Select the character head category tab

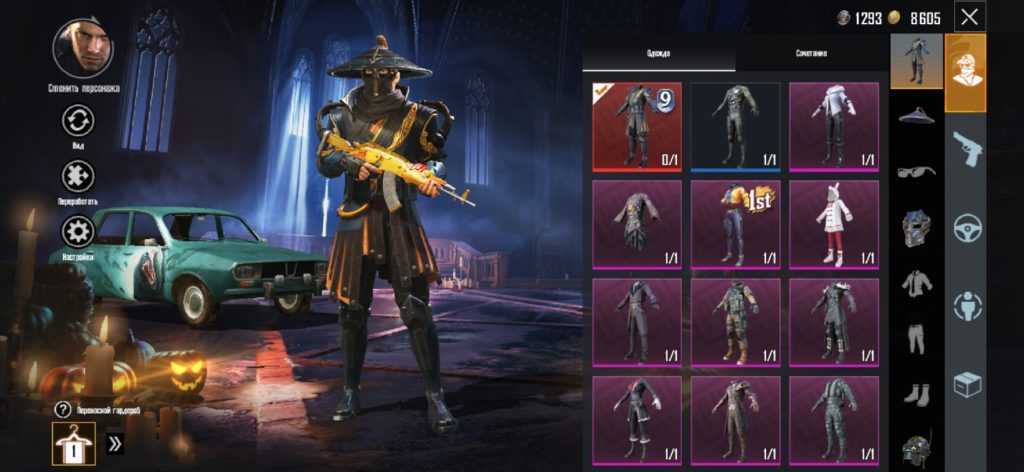966,71
